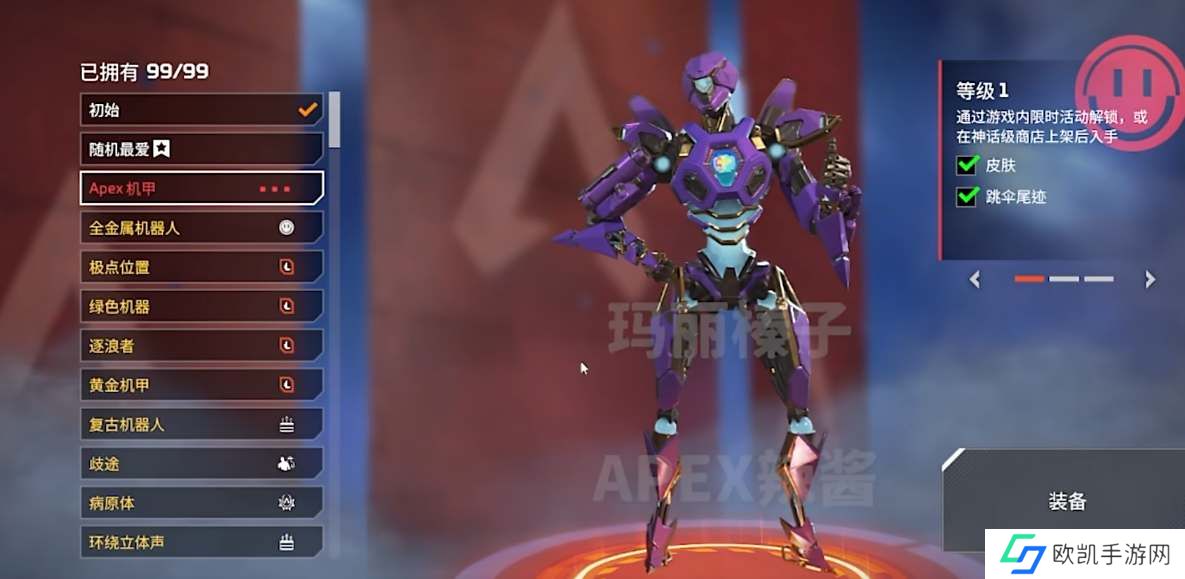The image size is (1185, 579).
Task: Choose the 绿色机器 skin
Action: point(200,306)
